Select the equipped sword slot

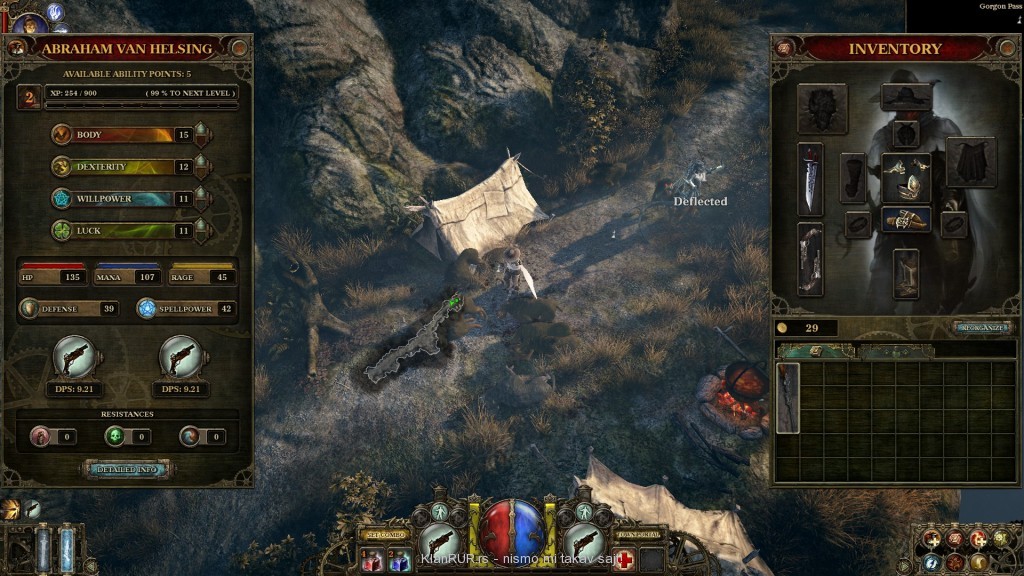tap(810, 179)
